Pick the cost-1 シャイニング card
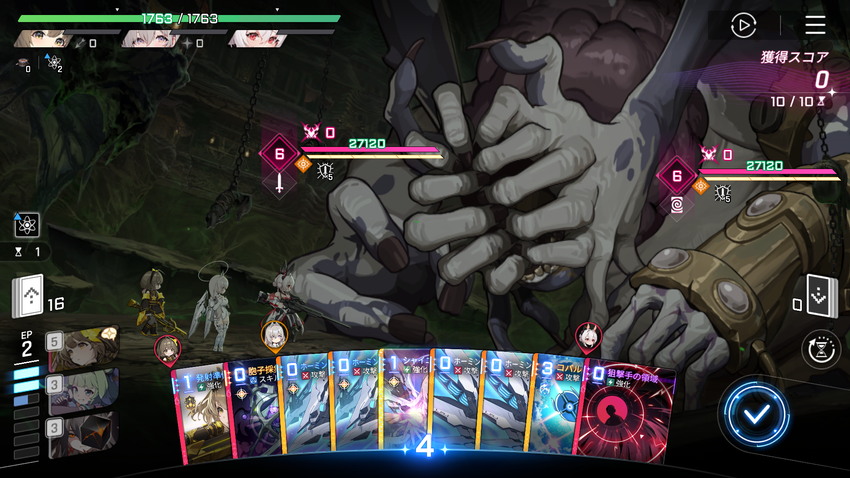The width and height of the screenshot is (850, 478). tap(406, 408)
